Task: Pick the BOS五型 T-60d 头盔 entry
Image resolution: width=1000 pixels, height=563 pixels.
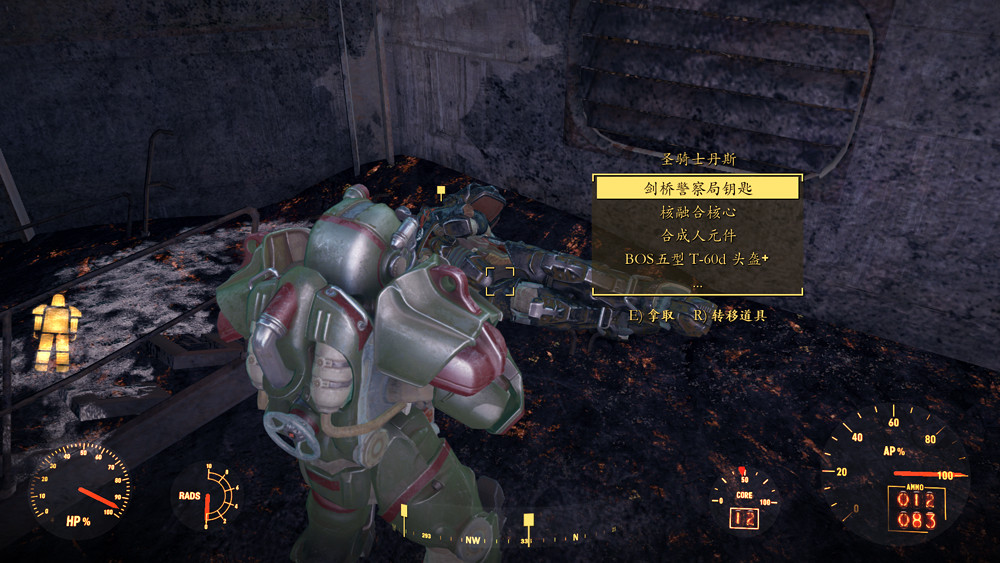Action: click(697, 260)
